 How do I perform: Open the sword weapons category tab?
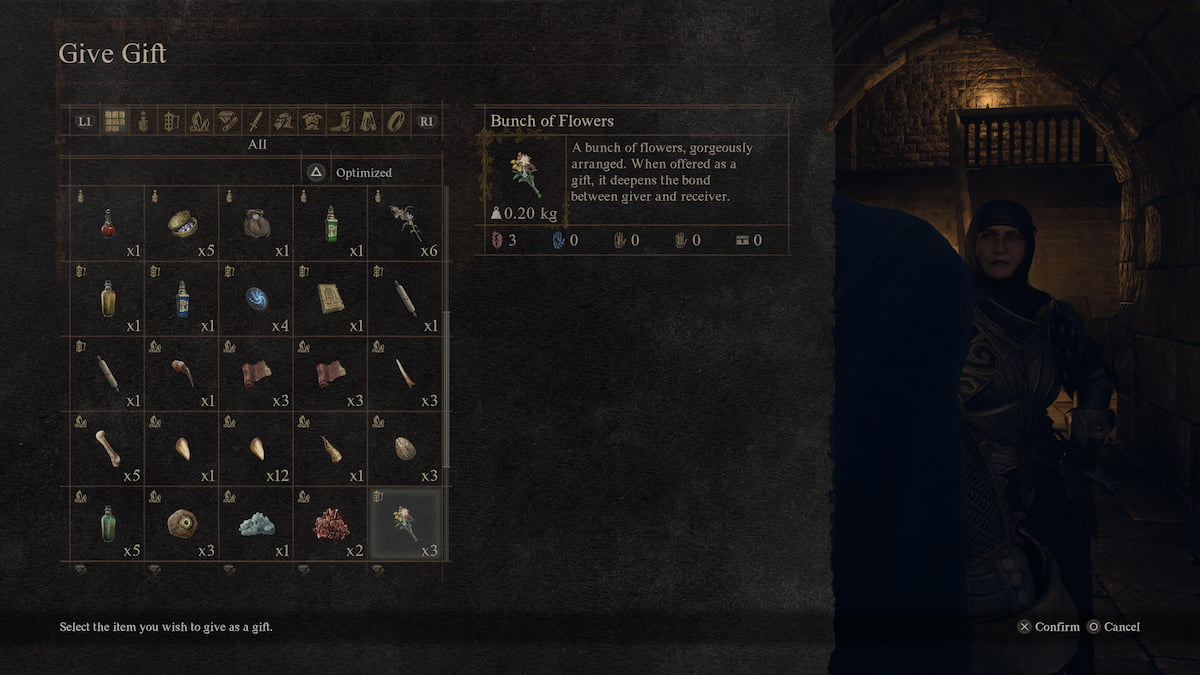(x=255, y=121)
